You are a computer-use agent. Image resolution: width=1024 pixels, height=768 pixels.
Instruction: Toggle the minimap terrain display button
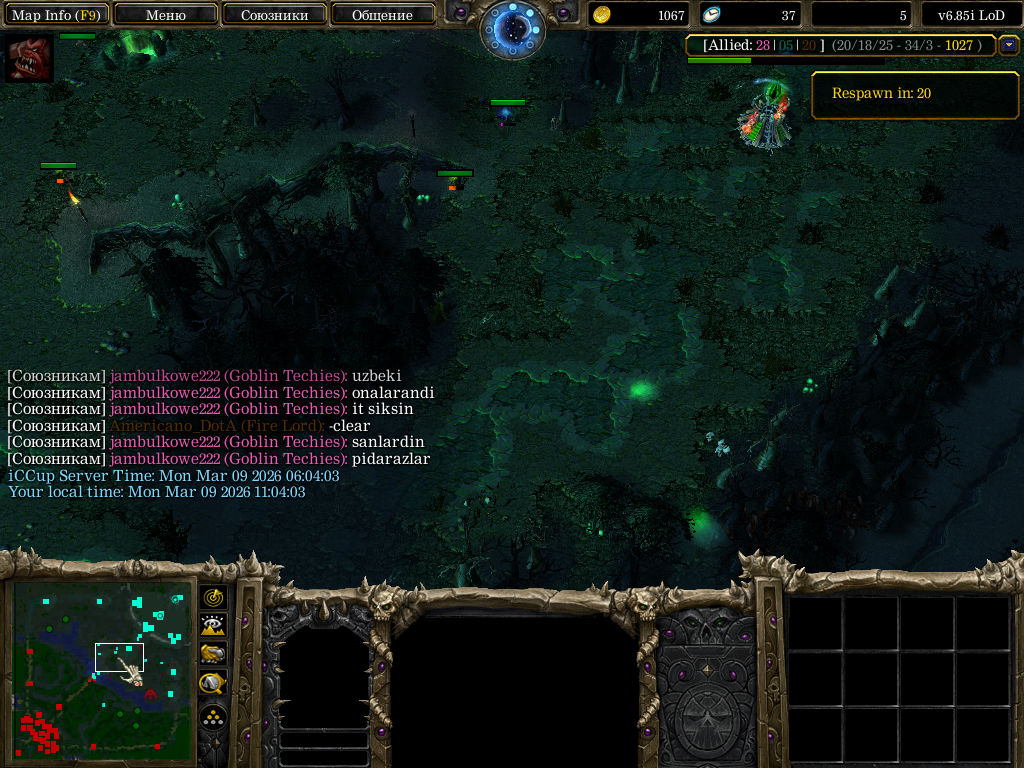pos(213,625)
